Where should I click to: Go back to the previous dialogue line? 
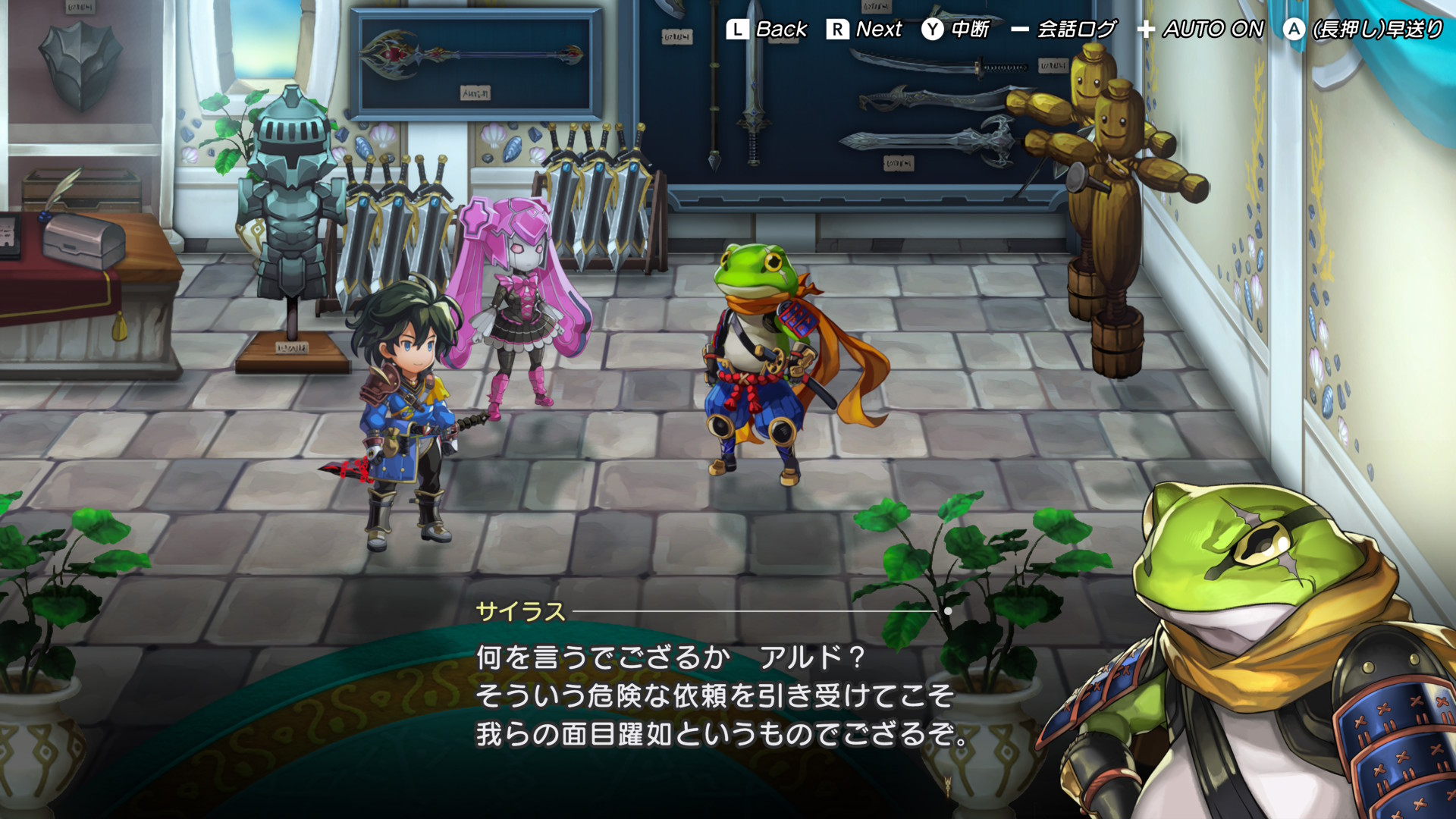click(x=767, y=30)
